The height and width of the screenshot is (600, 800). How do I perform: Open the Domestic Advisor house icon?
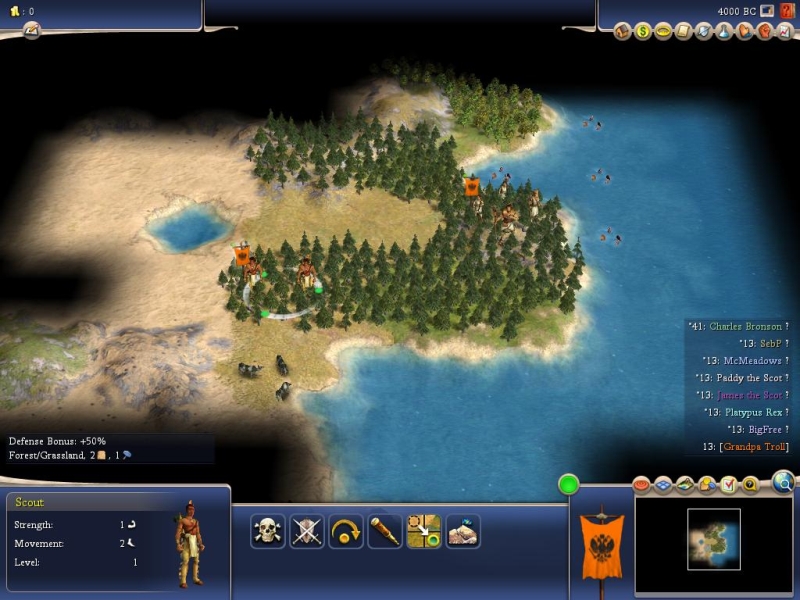(x=622, y=31)
